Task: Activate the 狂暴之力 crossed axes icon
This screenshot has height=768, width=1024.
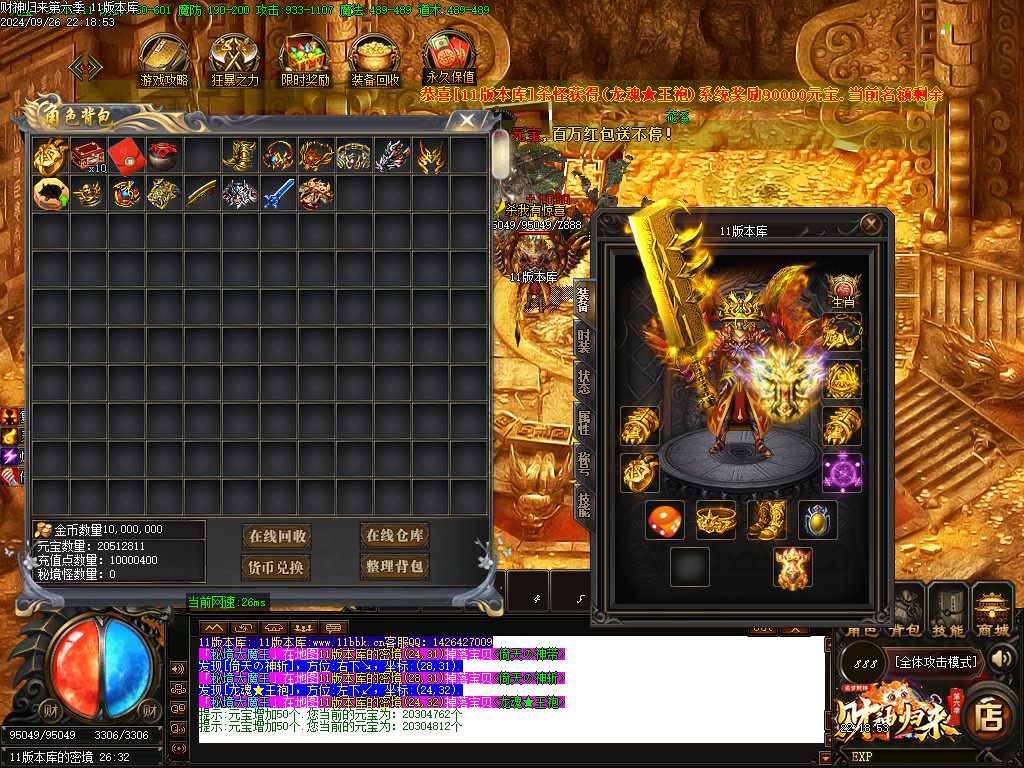Action: click(x=235, y=60)
